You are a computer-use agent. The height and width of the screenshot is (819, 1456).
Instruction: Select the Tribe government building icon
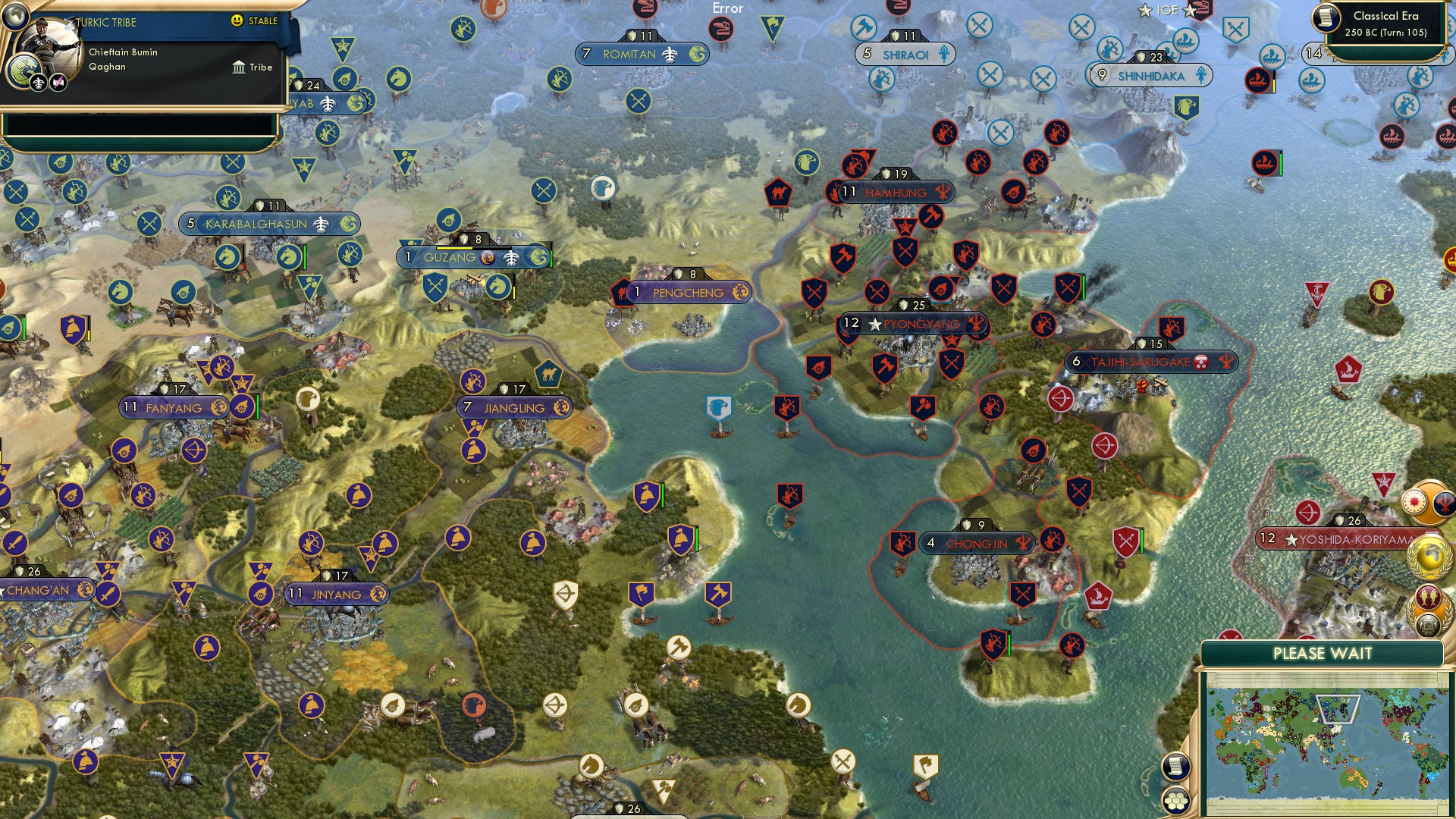239,67
